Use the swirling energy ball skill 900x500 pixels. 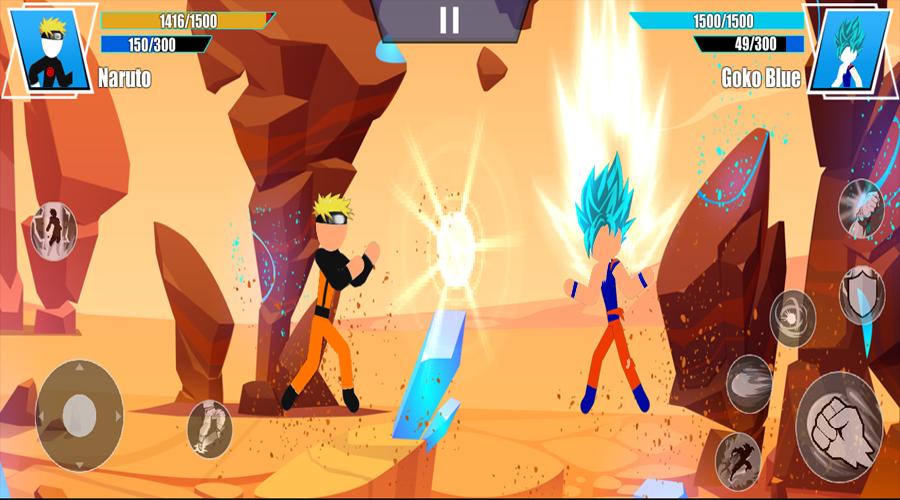point(793,318)
